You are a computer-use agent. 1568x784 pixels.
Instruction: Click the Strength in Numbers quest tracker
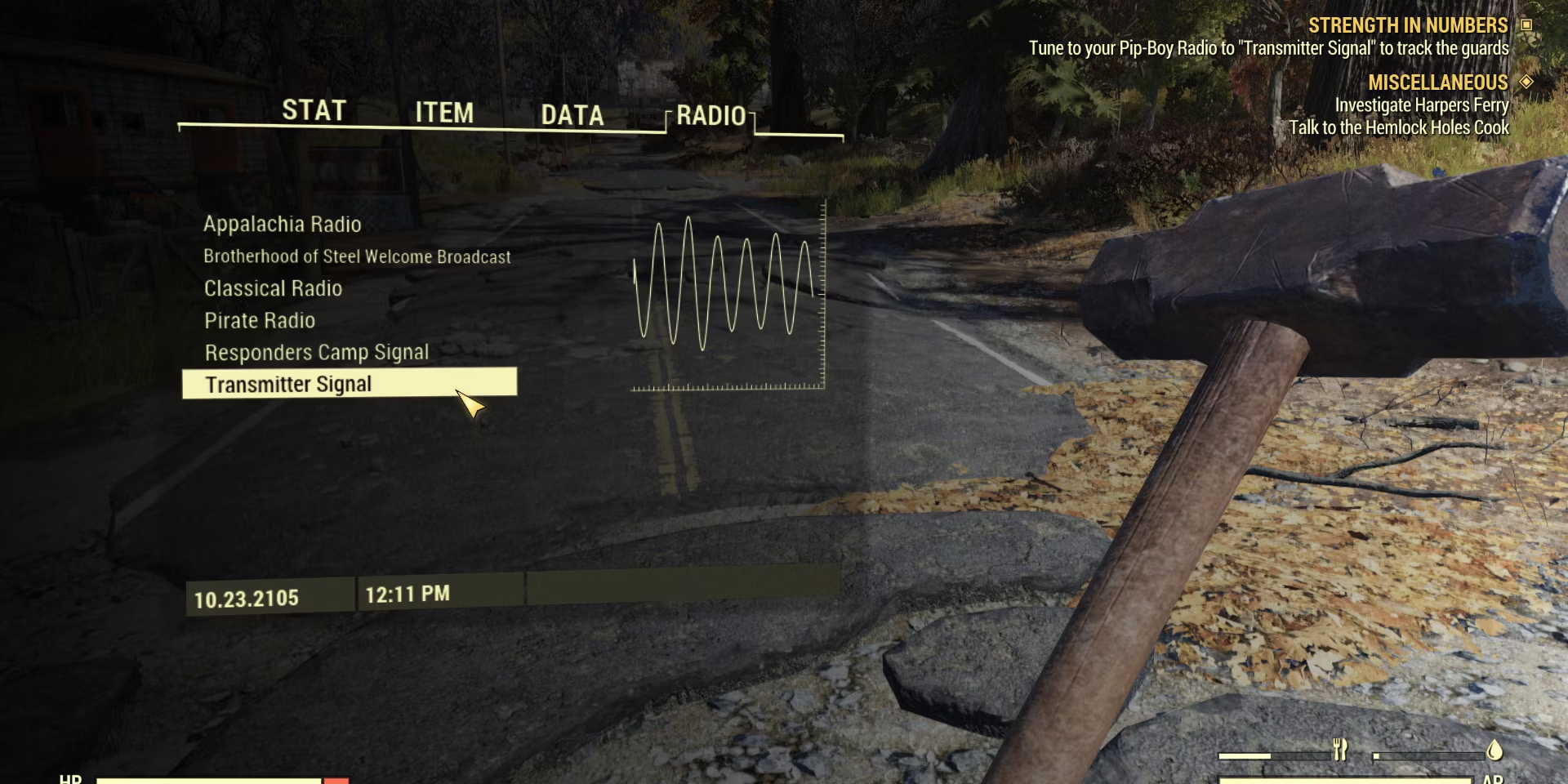click(x=1407, y=25)
